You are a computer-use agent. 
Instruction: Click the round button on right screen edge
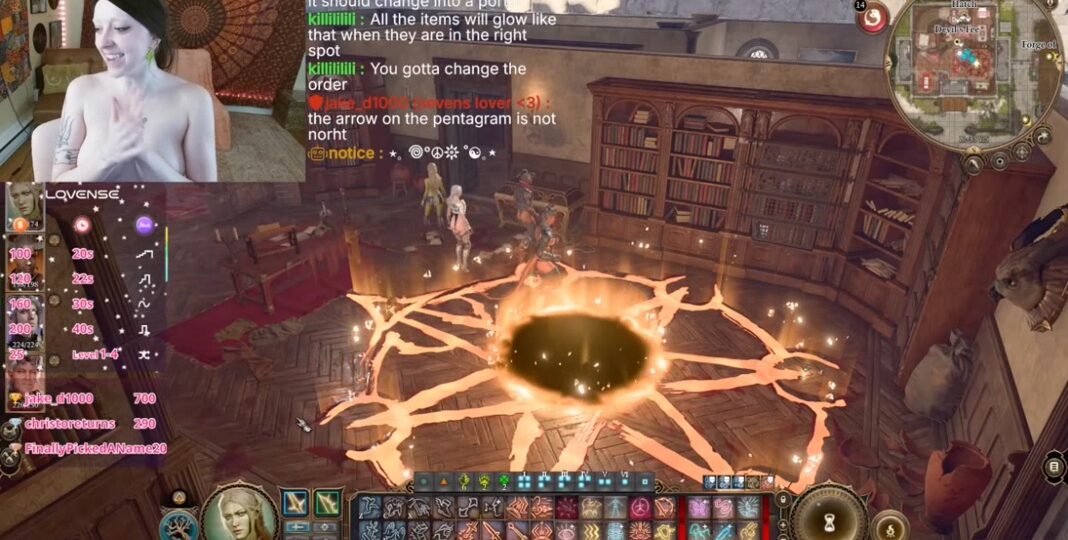(x=1054, y=466)
